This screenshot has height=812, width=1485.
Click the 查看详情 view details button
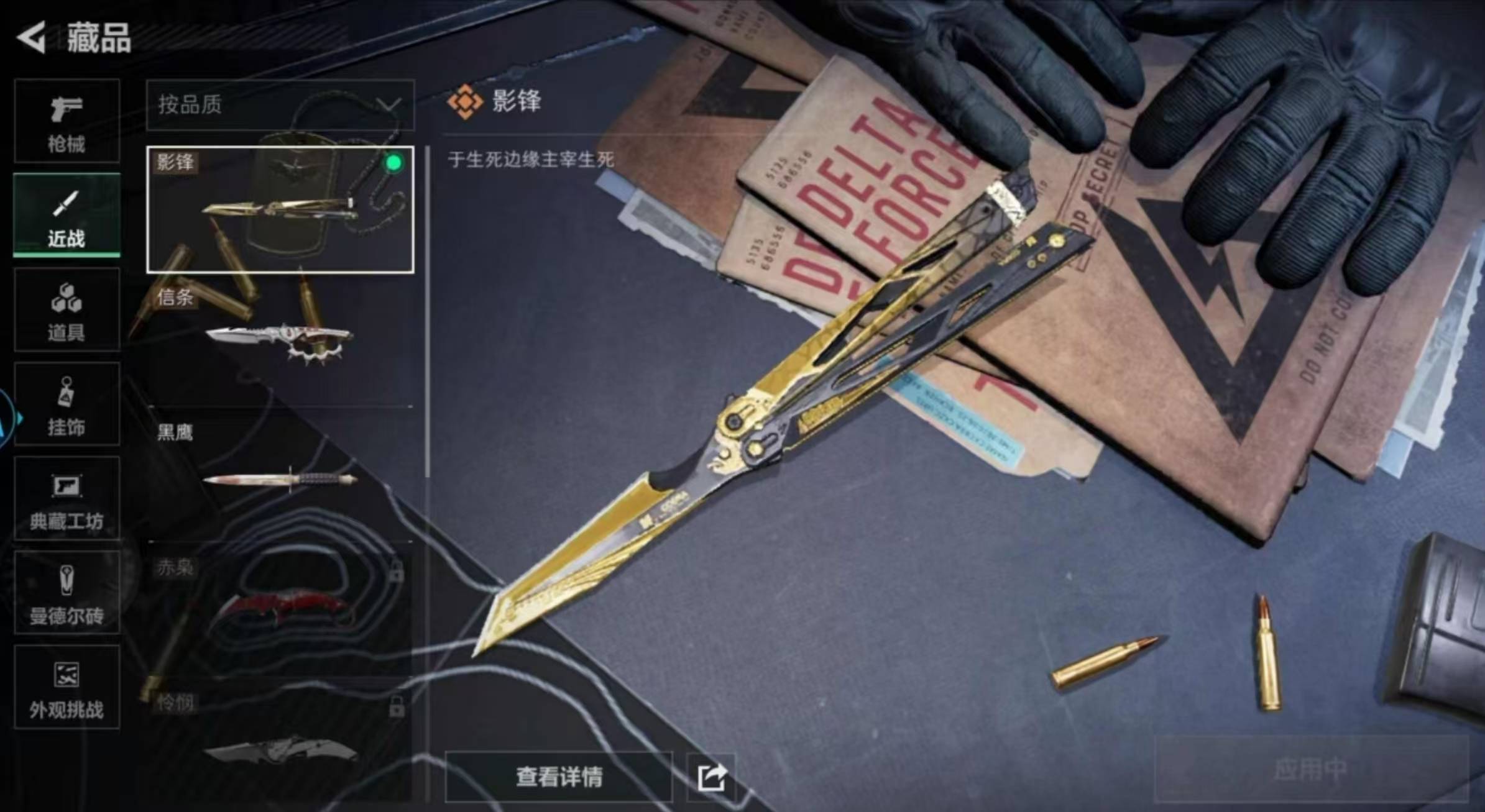pos(558,777)
